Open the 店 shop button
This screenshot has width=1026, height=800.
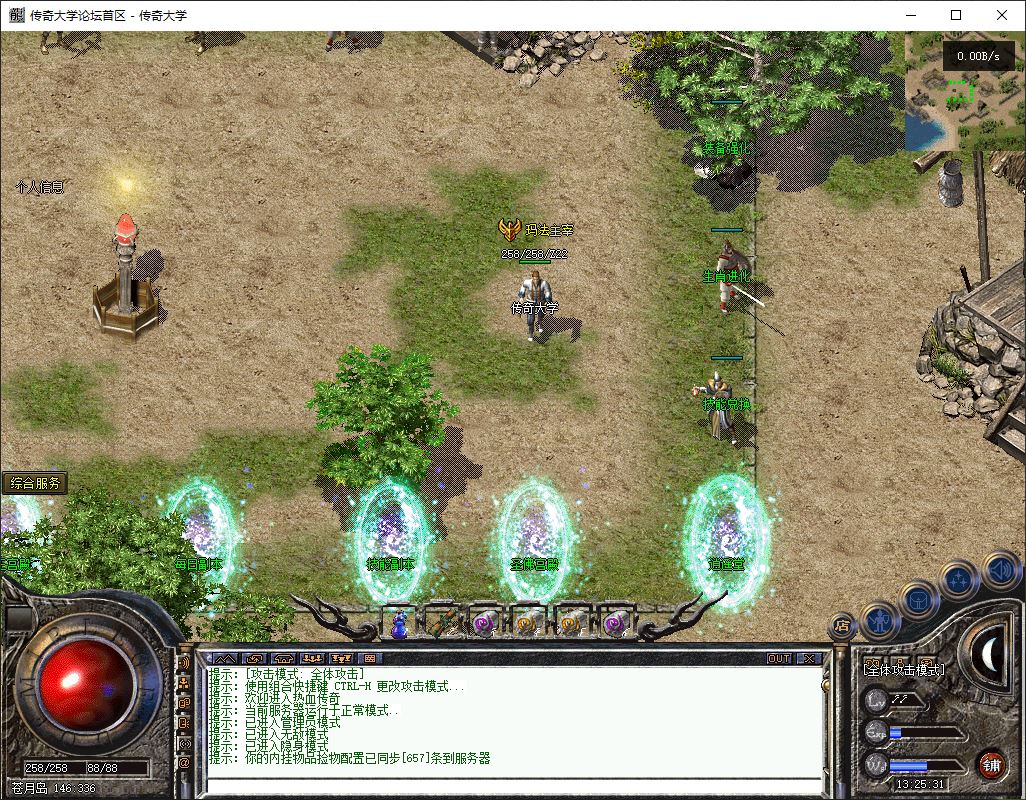pyautogui.click(x=842, y=626)
